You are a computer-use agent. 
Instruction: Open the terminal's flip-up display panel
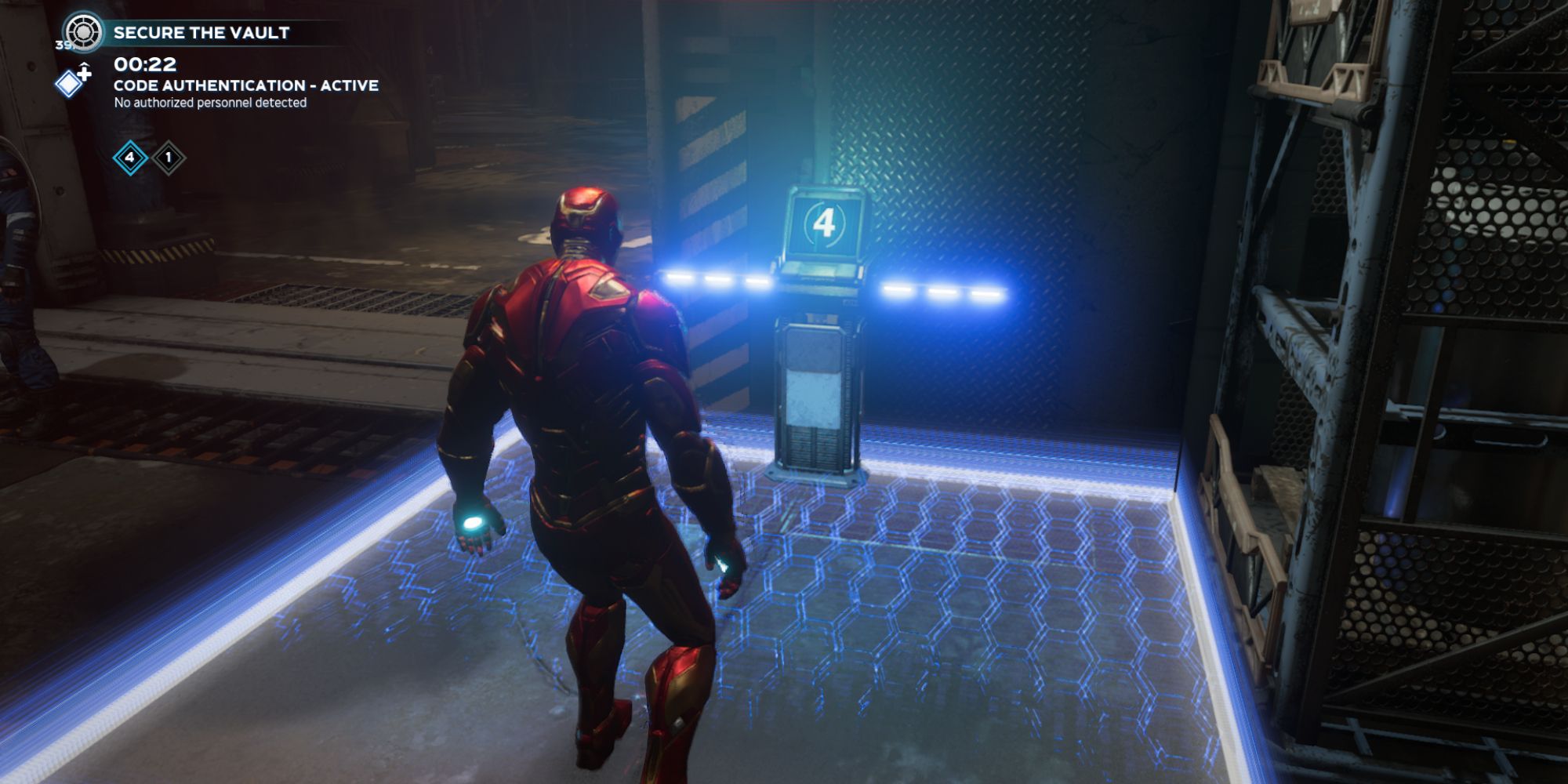click(x=823, y=227)
